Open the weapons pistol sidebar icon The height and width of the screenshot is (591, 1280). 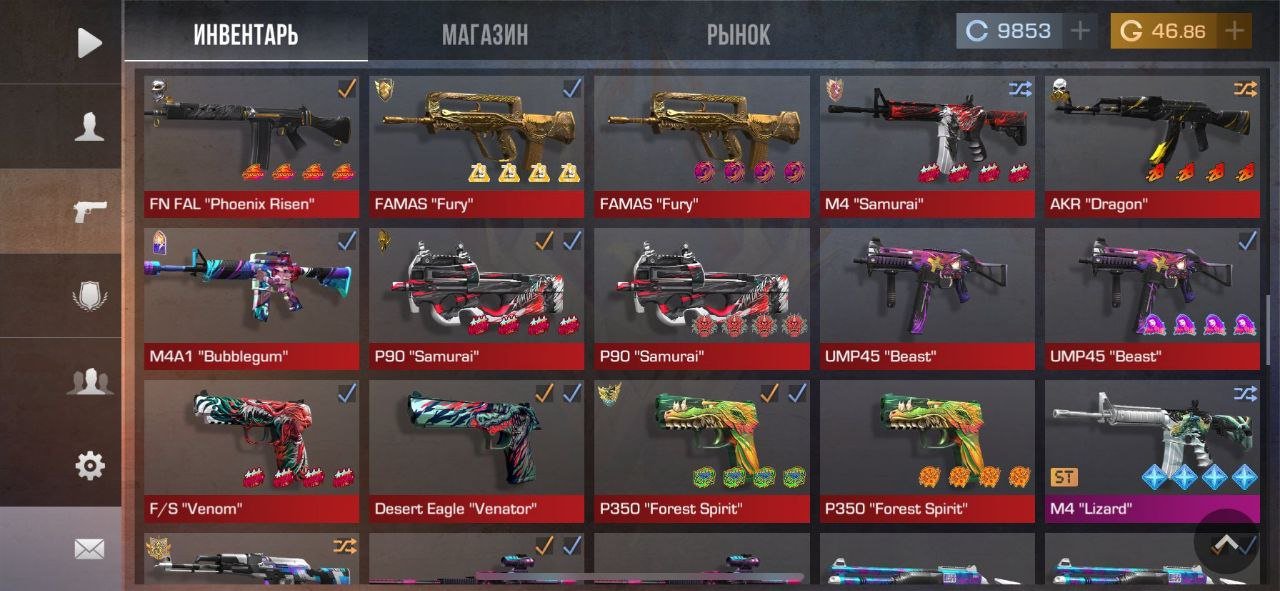coord(90,211)
